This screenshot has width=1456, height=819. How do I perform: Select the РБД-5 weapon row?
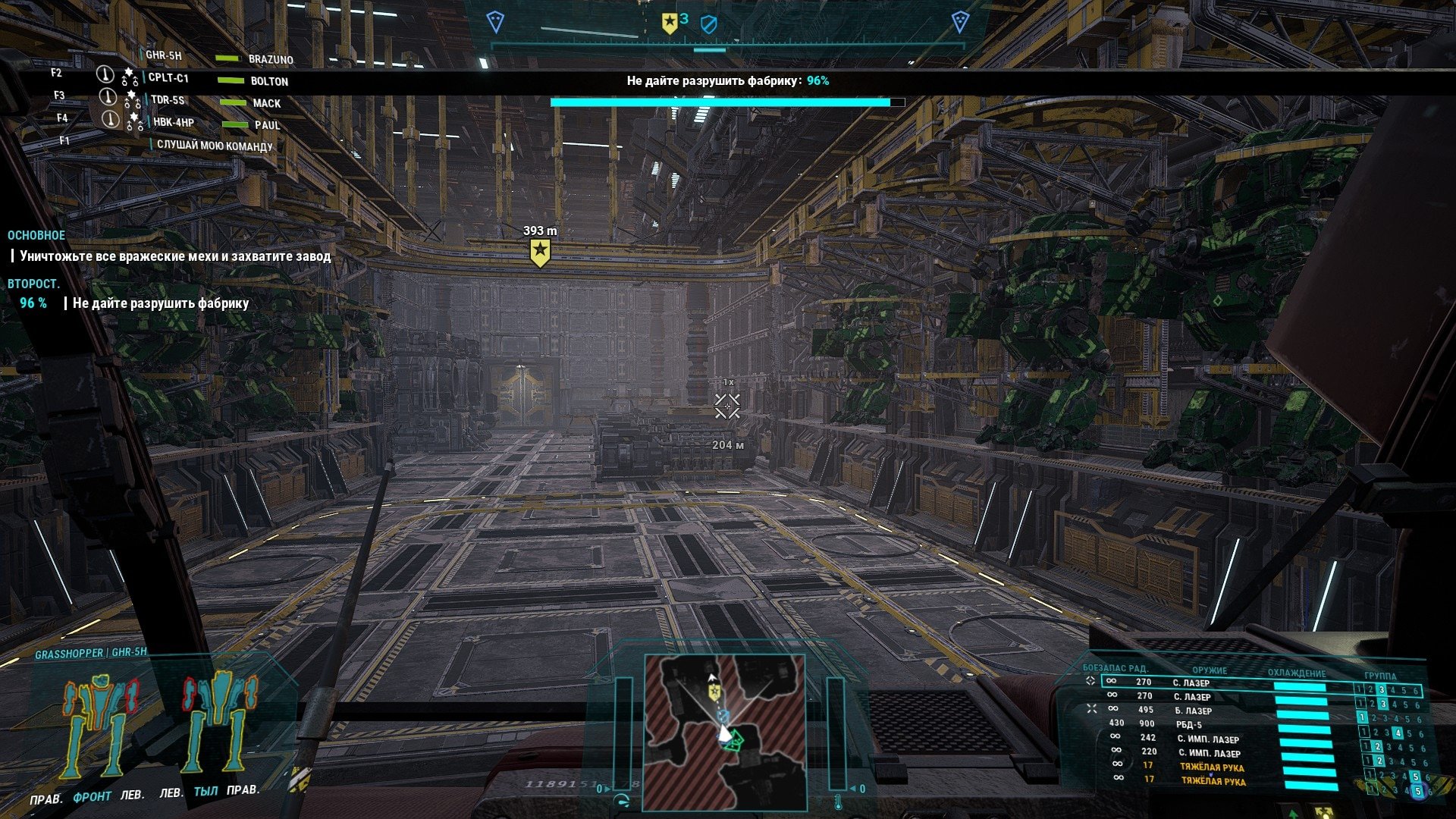pyautogui.click(x=1189, y=724)
